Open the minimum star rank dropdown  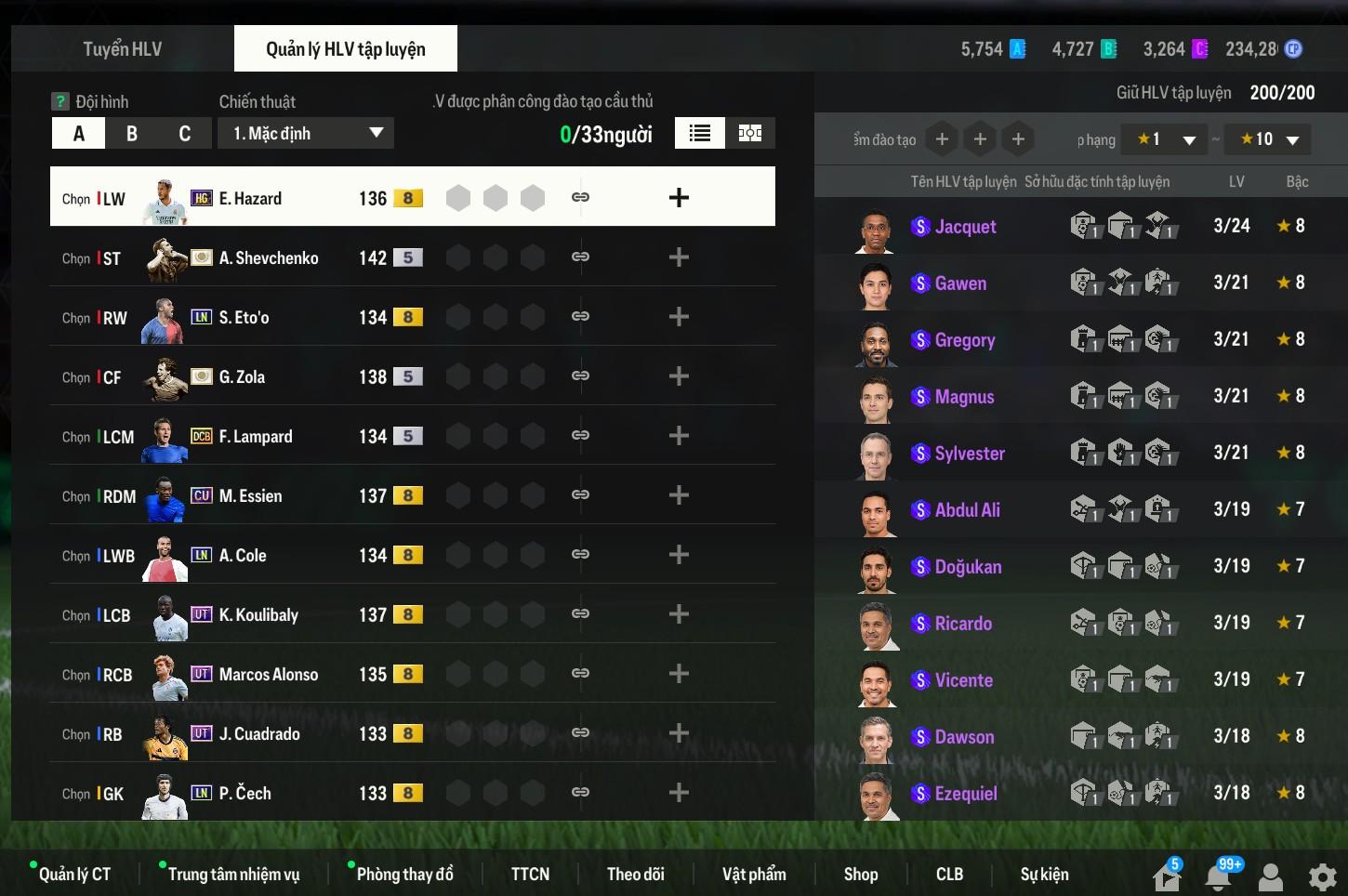1164,139
